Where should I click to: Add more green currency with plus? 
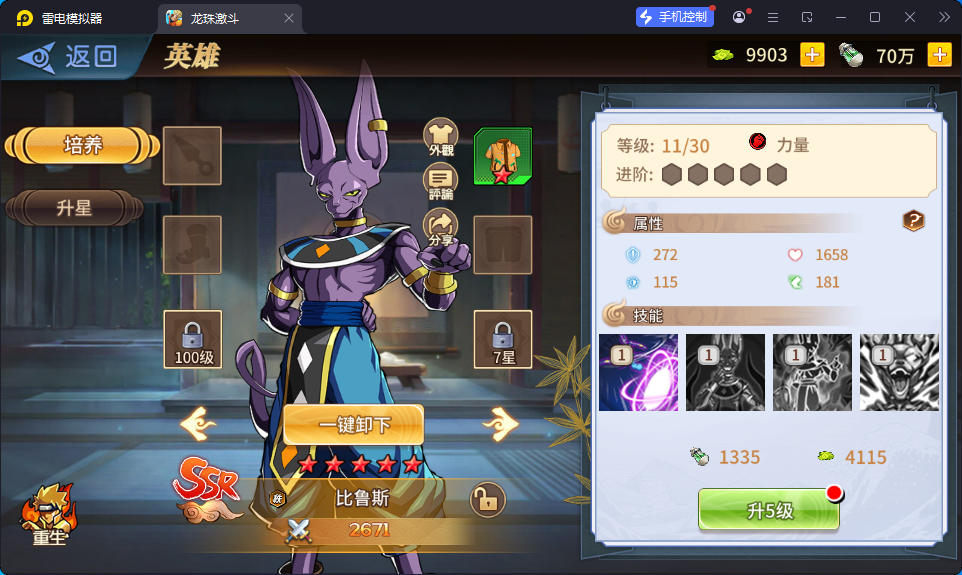pyautogui.click(x=812, y=55)
